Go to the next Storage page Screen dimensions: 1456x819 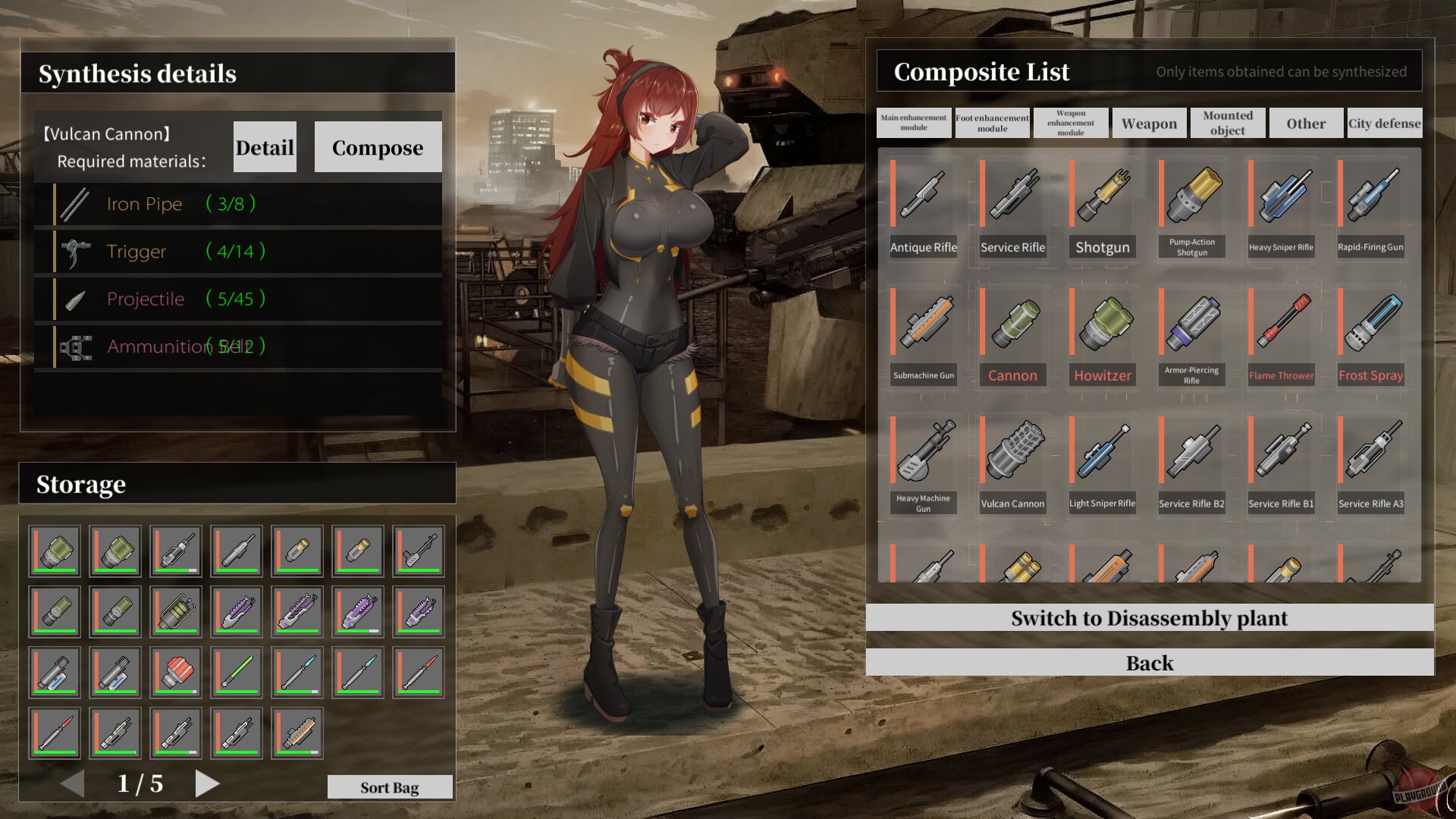pyautogui.click(x=207, y=785)
